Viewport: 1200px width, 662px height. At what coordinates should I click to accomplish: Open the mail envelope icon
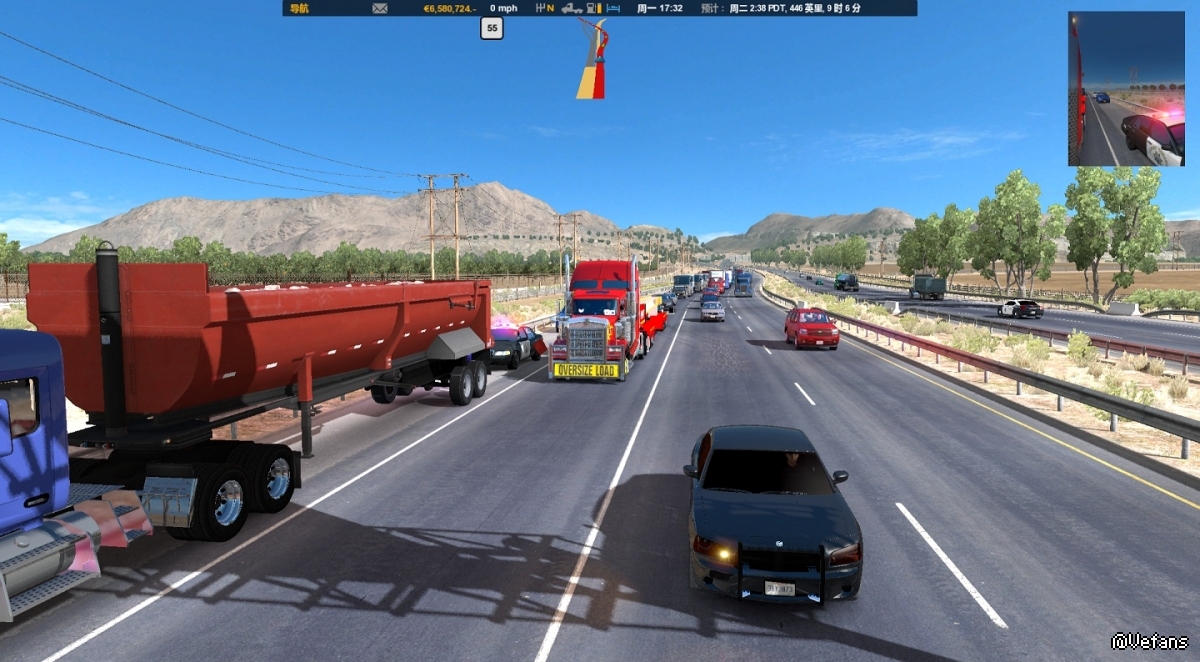click(x=380, y=8)
